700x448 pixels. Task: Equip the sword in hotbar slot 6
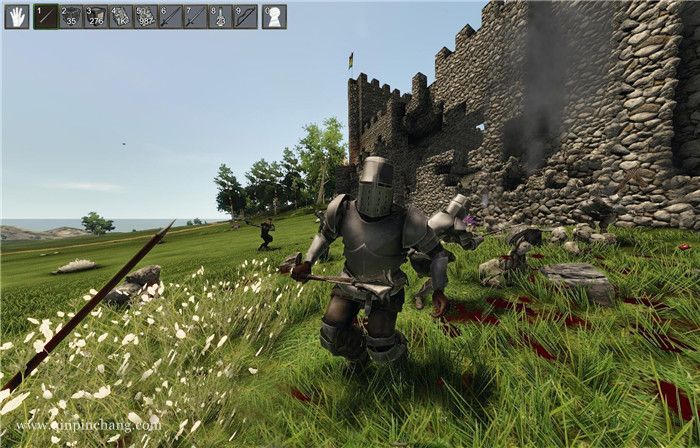click(x=171, y=16)
